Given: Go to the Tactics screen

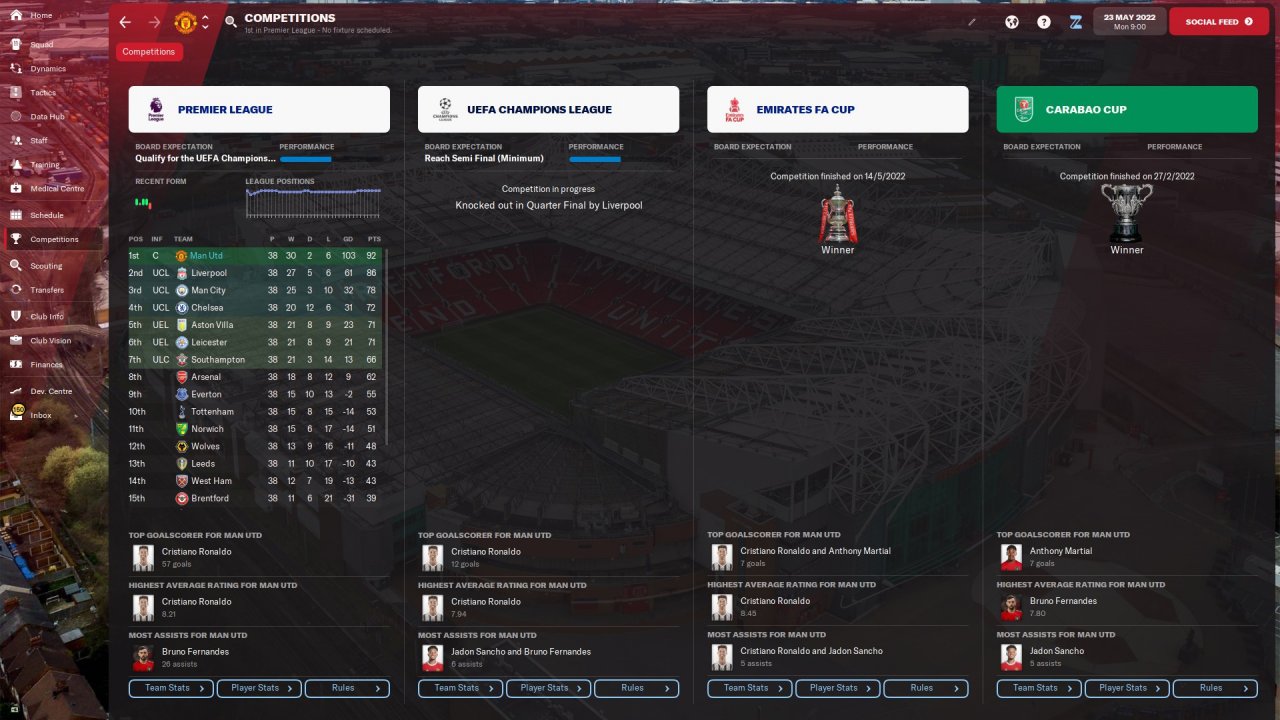Looking at the screenshot, I should pos(43,92).
